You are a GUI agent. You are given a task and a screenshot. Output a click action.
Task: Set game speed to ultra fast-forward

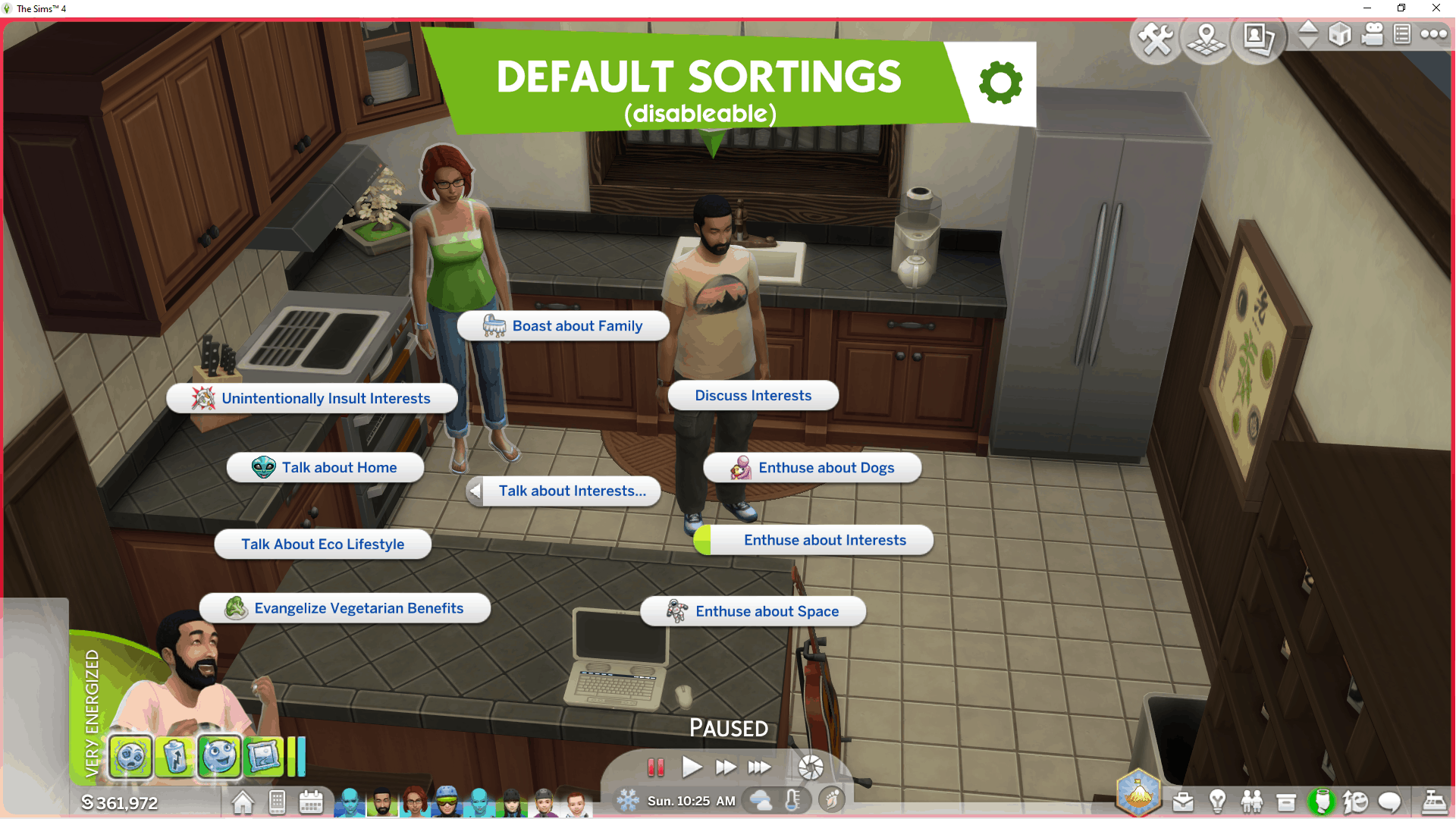(759, 767)
